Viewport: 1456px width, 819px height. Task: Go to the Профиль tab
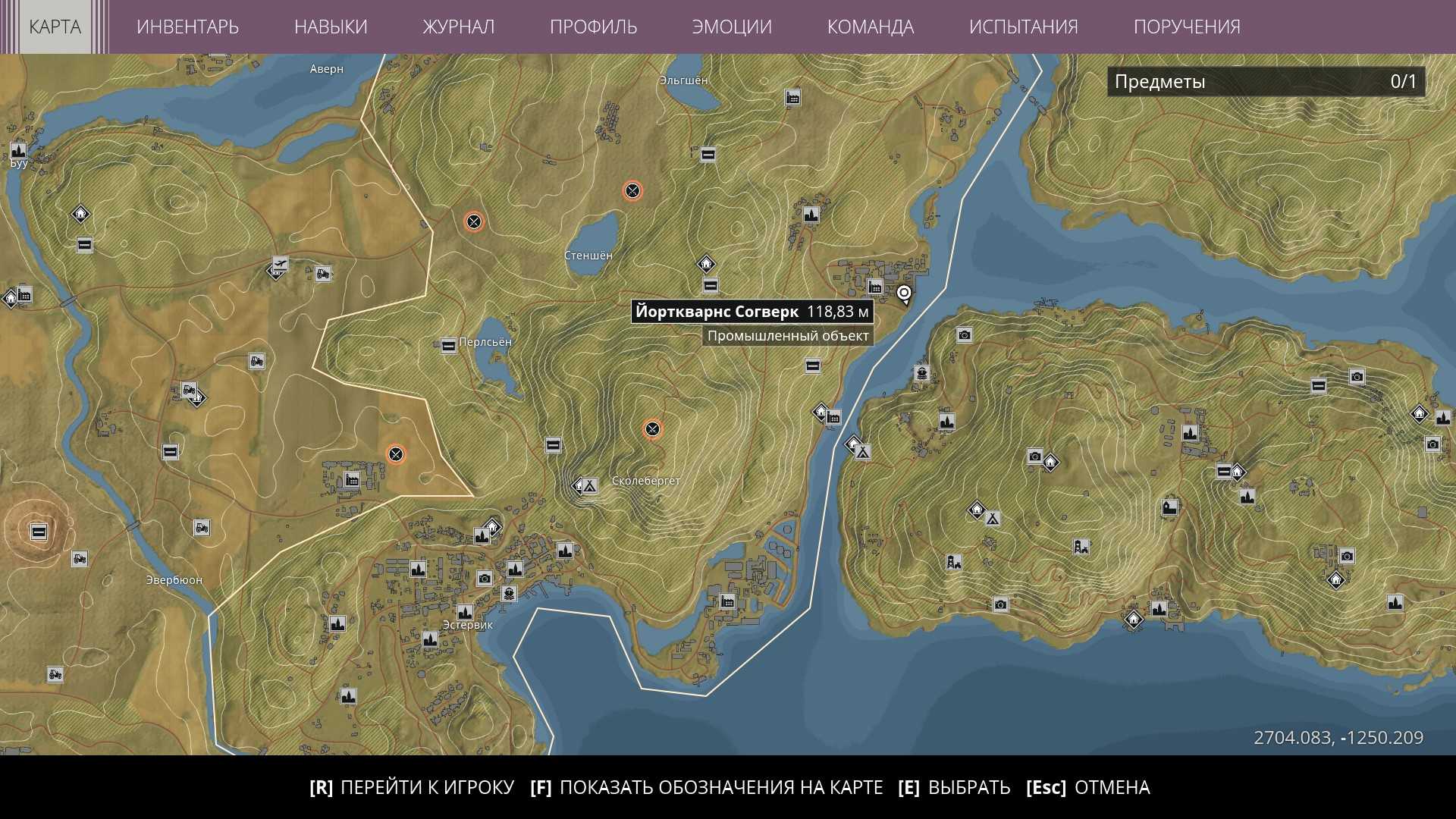click(x=593, y=27)
